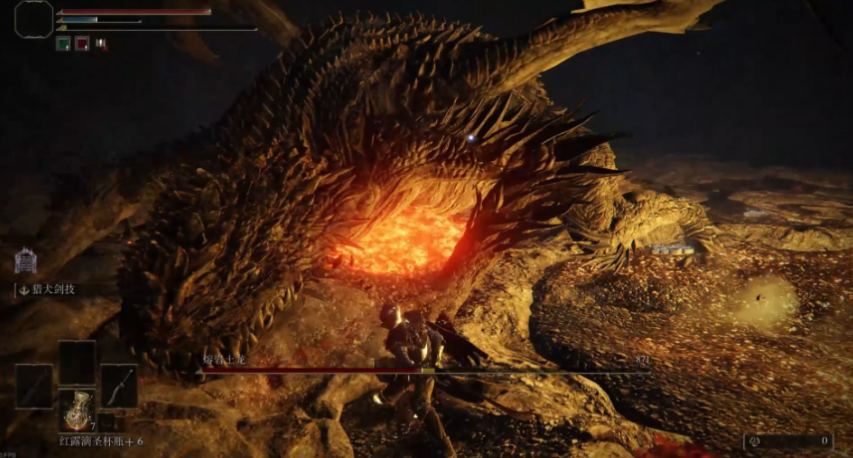This screenshot has height=458, width=853.
Task: Select the right-hand curved sword slot
Action: click(x=119, y=386)
